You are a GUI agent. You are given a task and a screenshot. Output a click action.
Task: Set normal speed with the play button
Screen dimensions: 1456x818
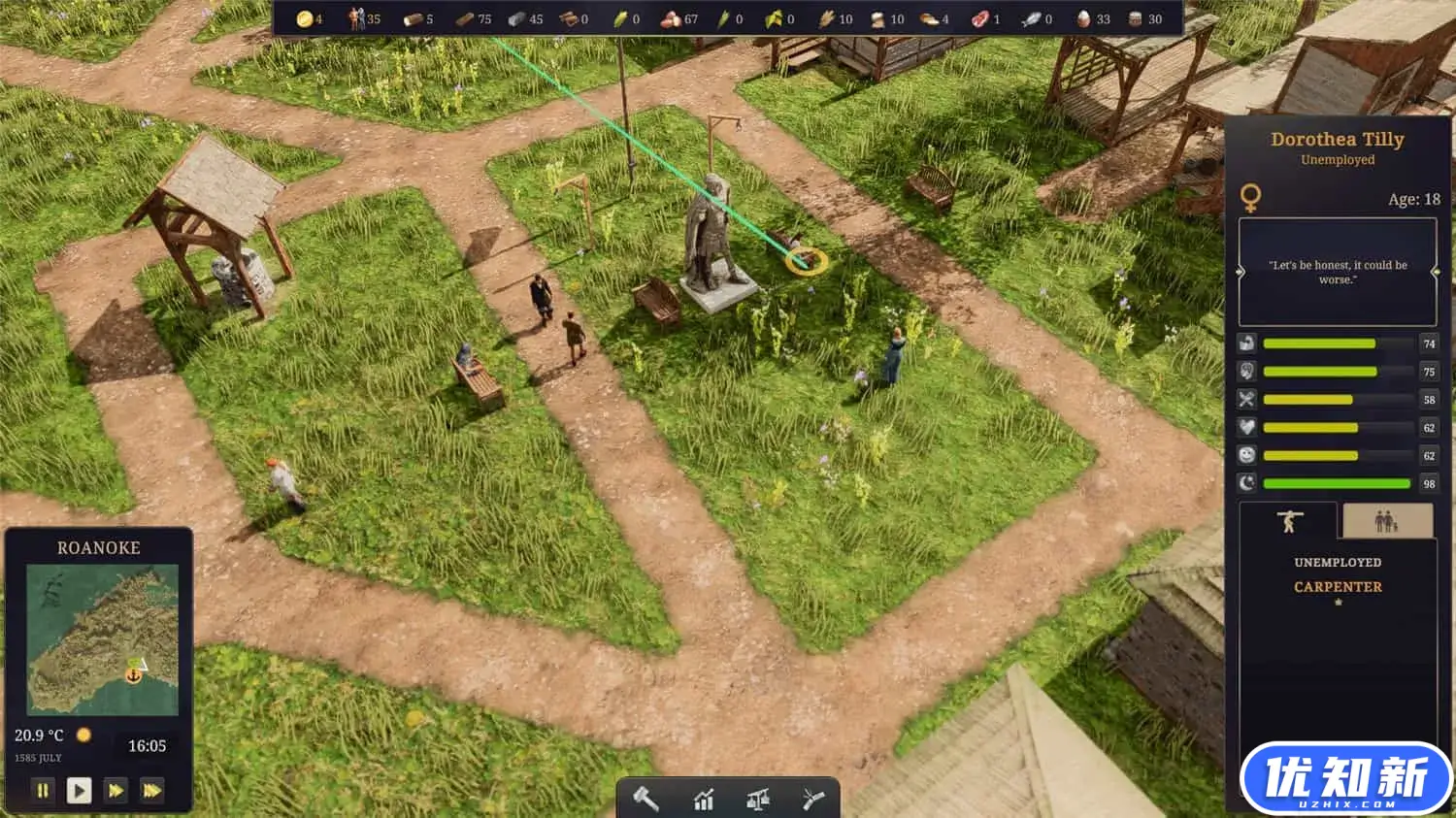click(79, 791)
